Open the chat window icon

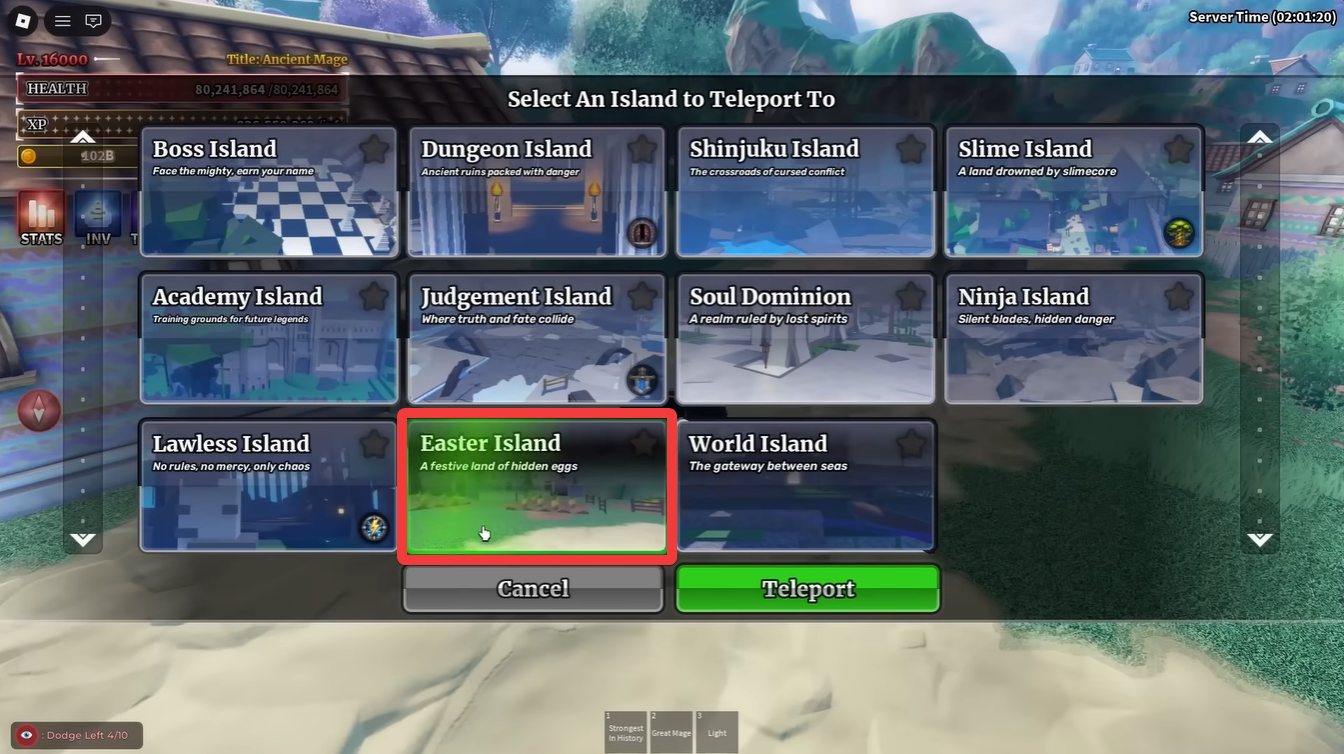click(93, 20)
